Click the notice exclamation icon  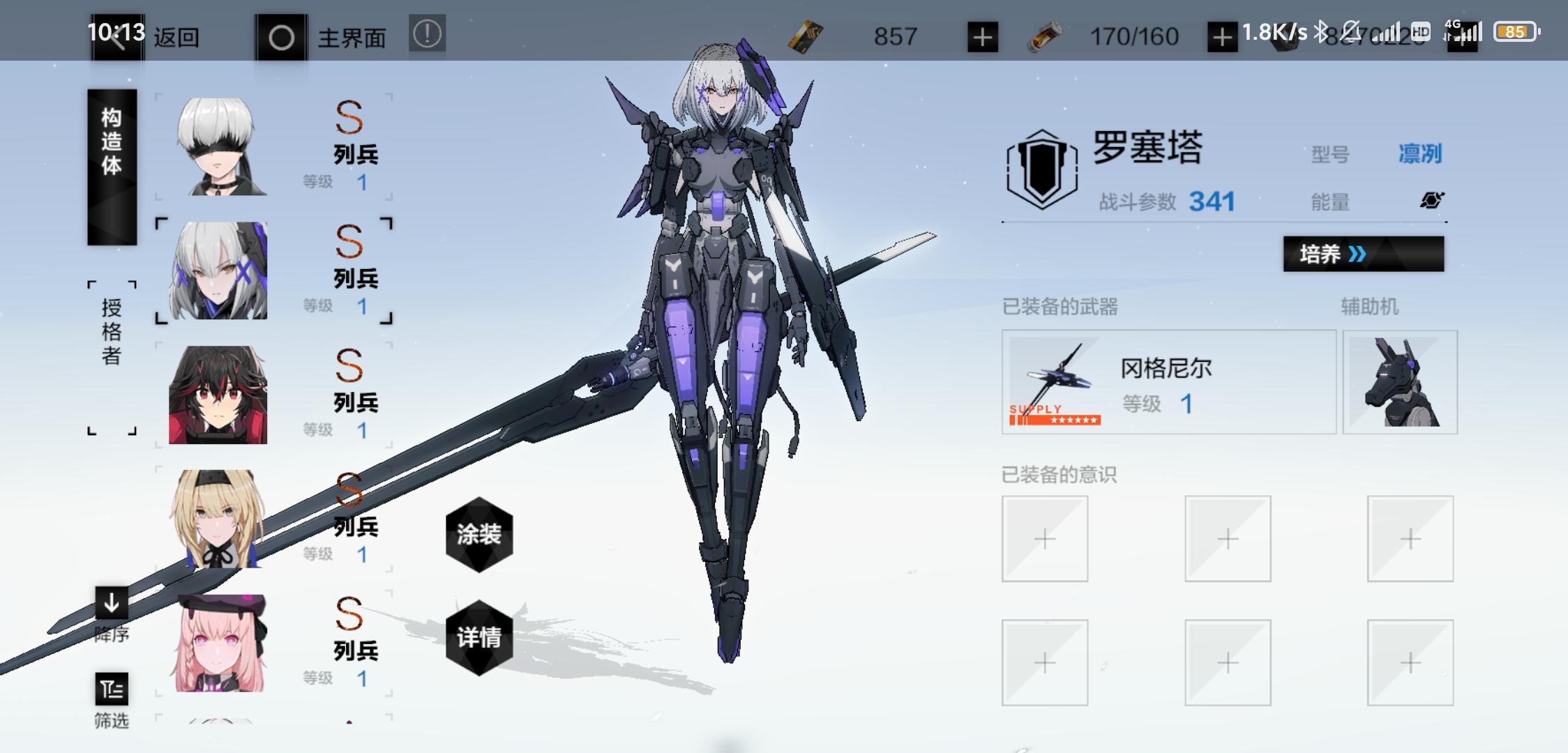point(428,31)
